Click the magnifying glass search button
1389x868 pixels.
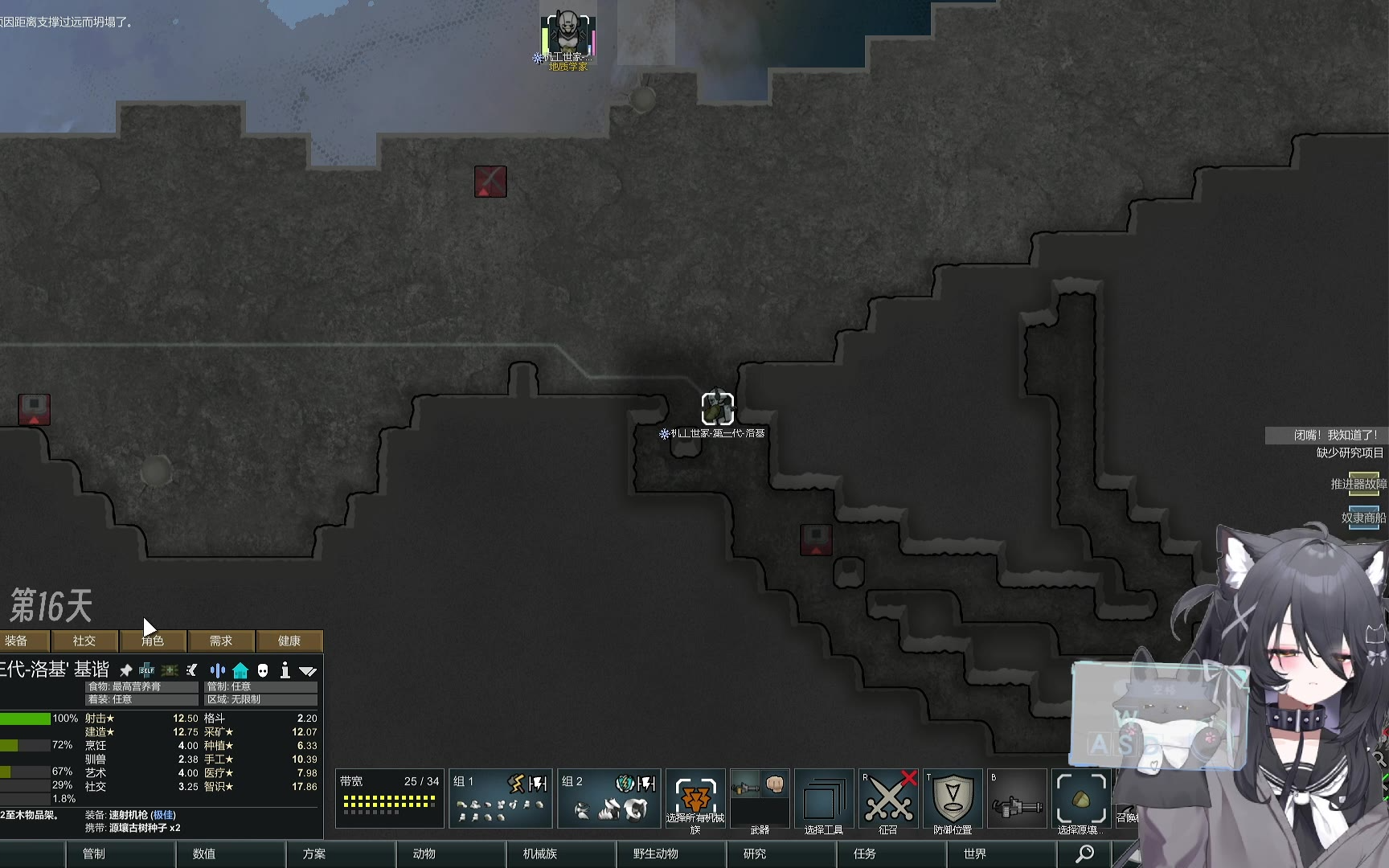click(x=1084, y=854)
